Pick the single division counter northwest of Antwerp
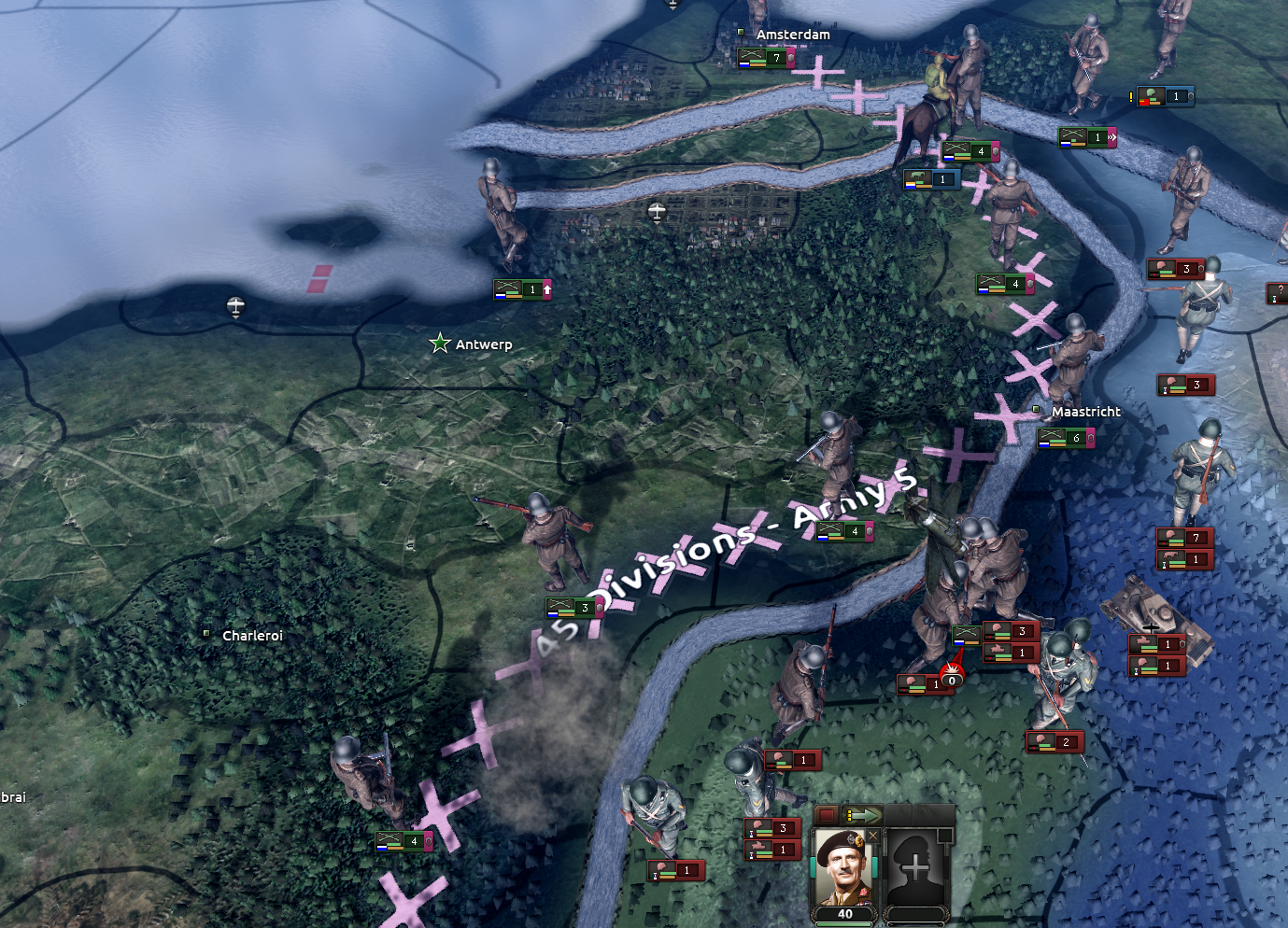The height and width of the screenshot is (928, 1288). pos(522,289)
